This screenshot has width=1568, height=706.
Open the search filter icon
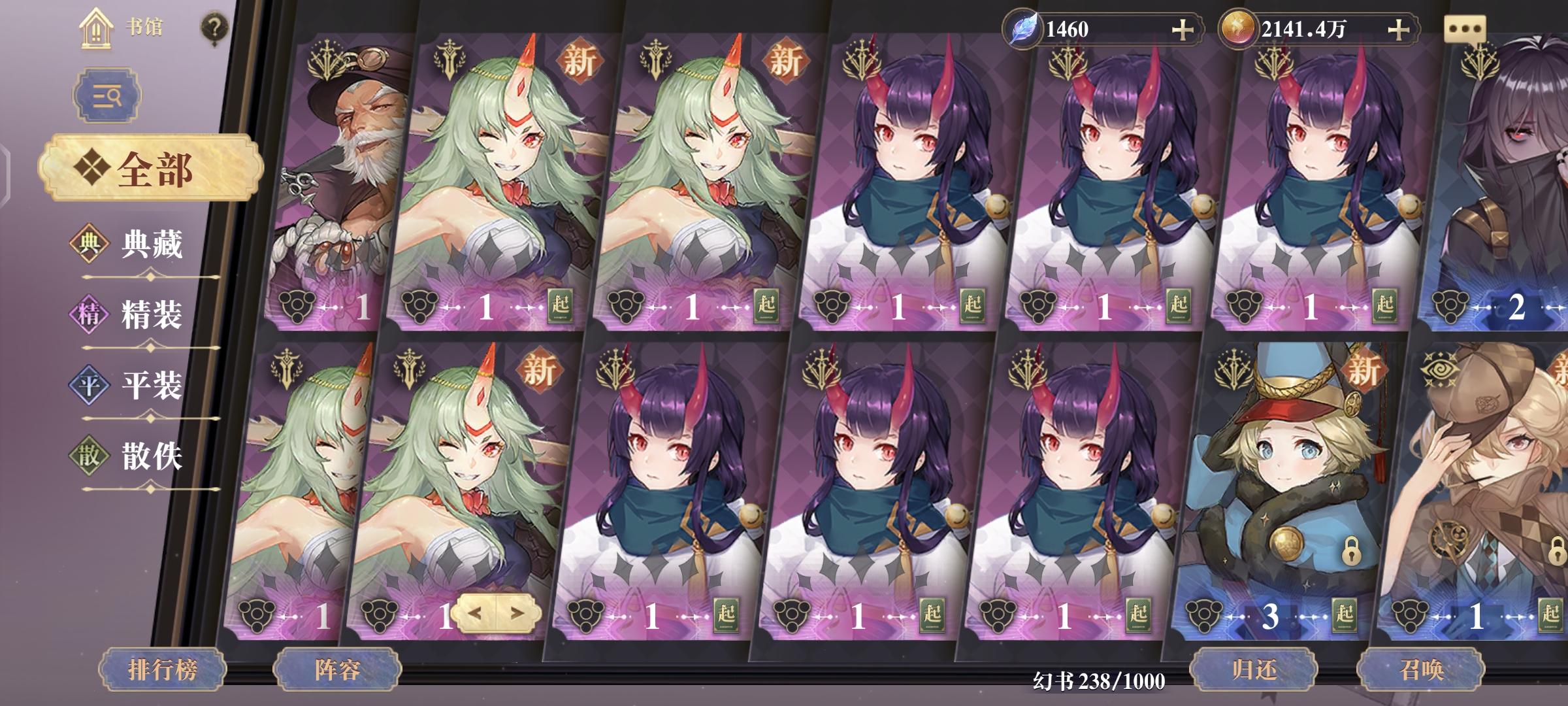[108, 95]
